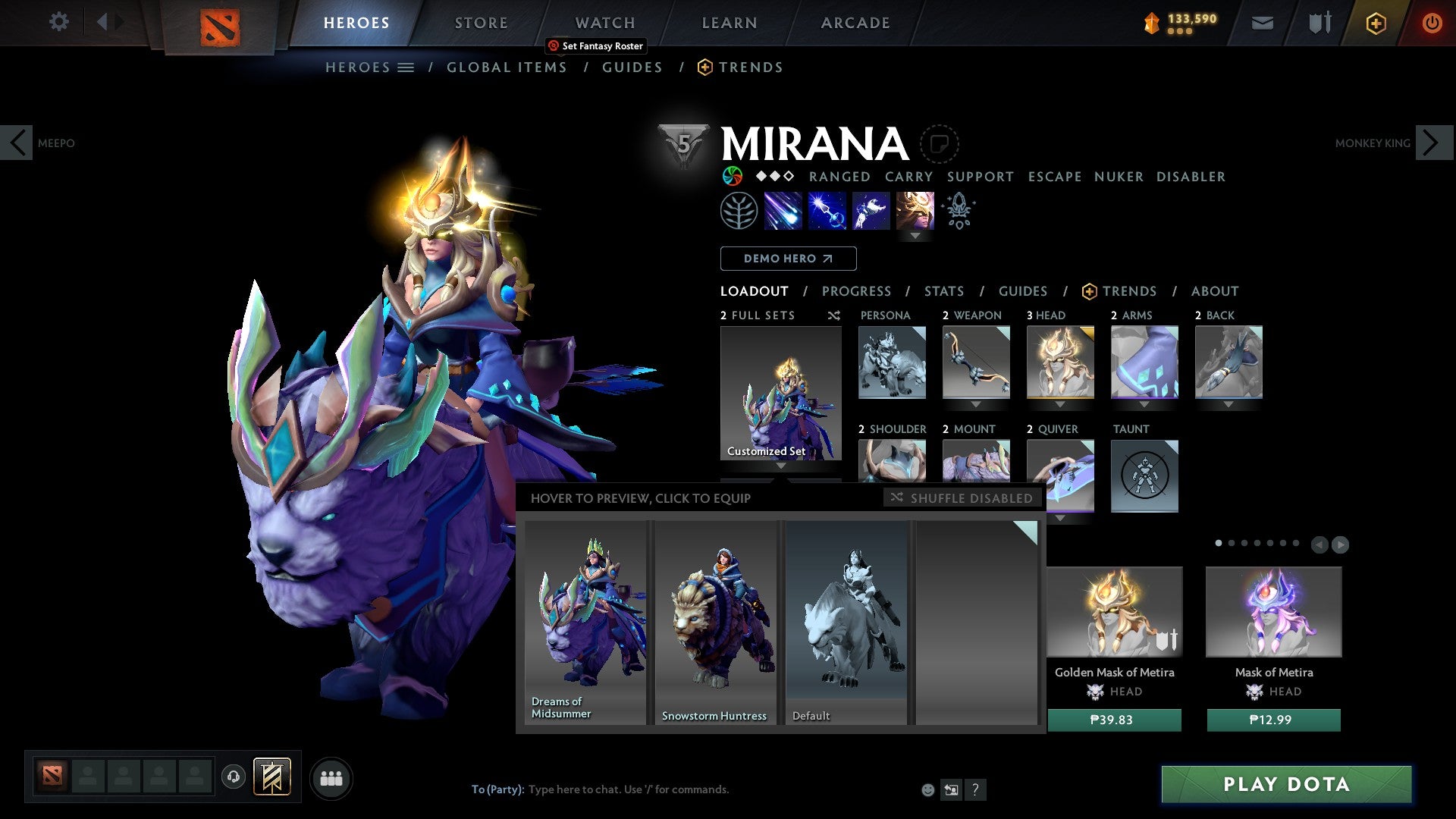Click the party voice chat headset icon

[233, 777]
